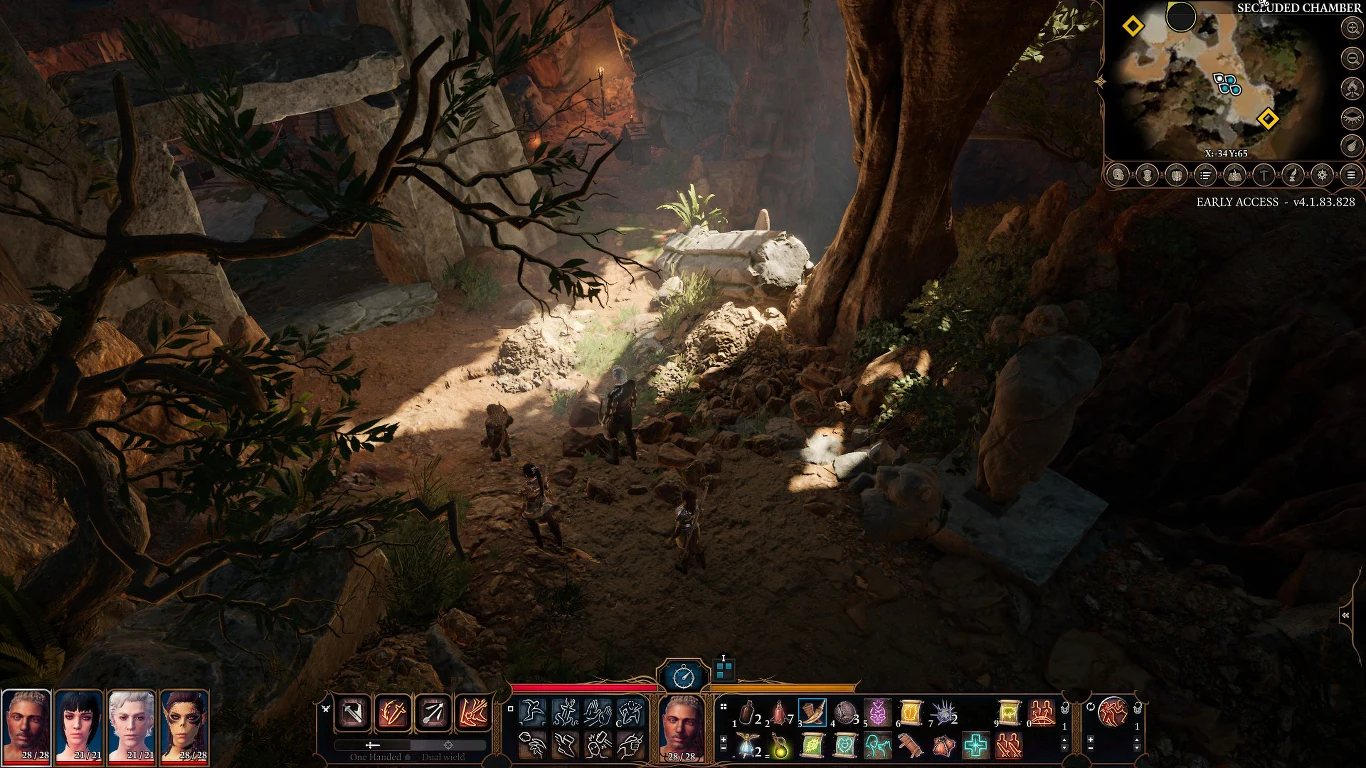
Task: Lock the hotbar using the padlock icon
Action: tap(1065, 708)
